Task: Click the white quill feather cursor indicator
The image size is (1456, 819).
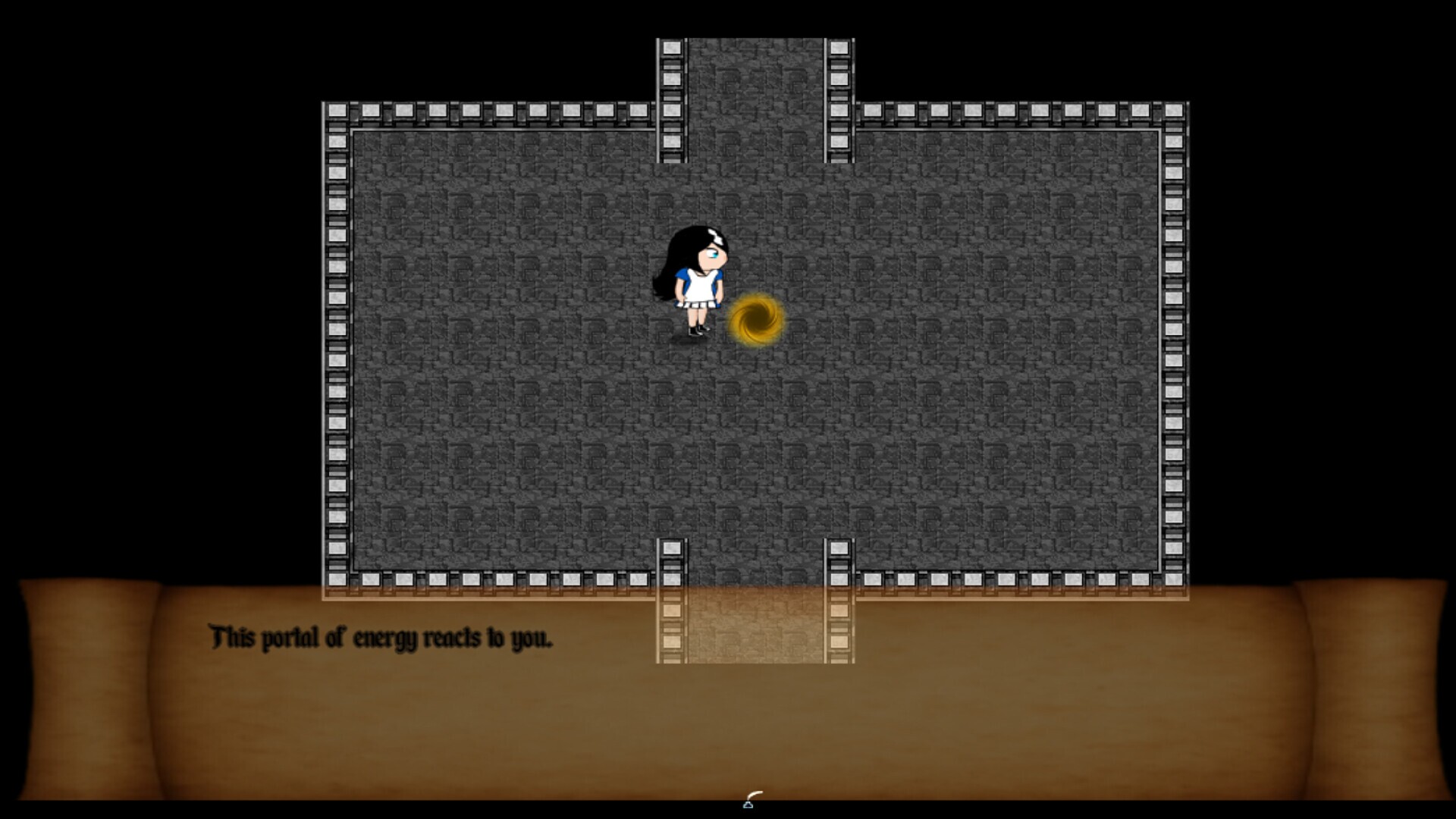Action: [755, 794]
